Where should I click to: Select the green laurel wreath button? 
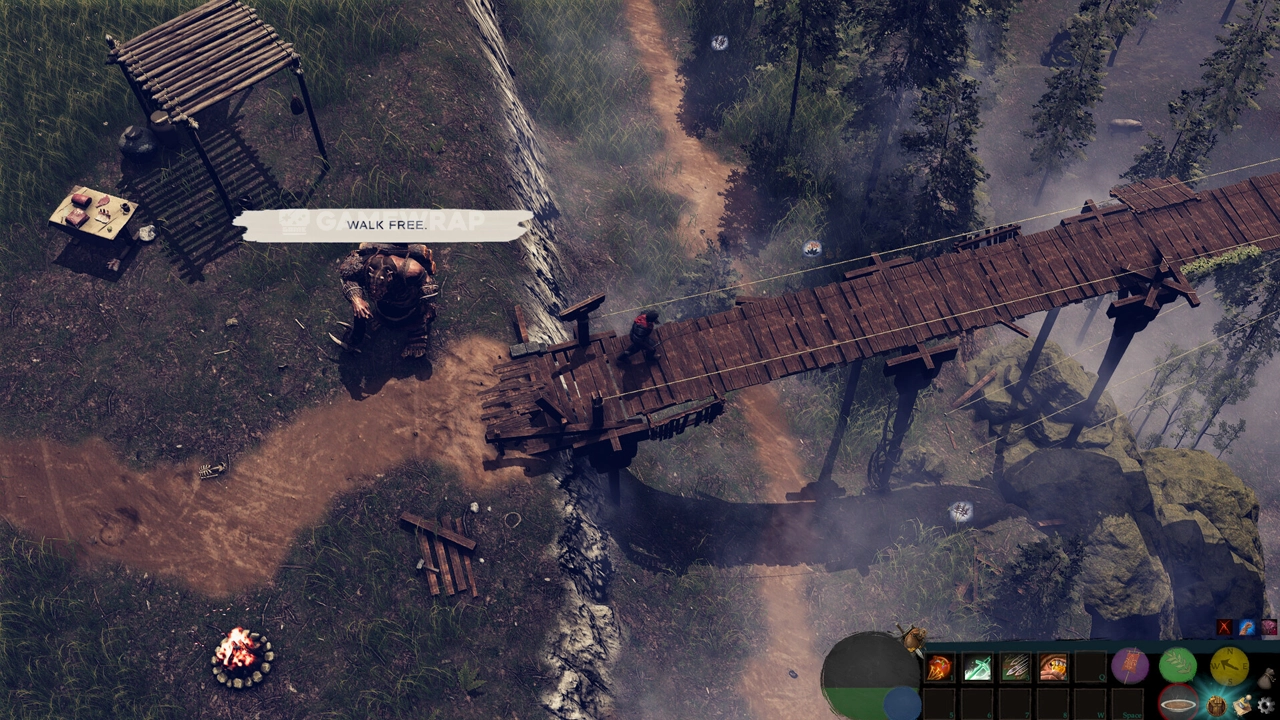pyautogui.click(x=1178, y=665)
